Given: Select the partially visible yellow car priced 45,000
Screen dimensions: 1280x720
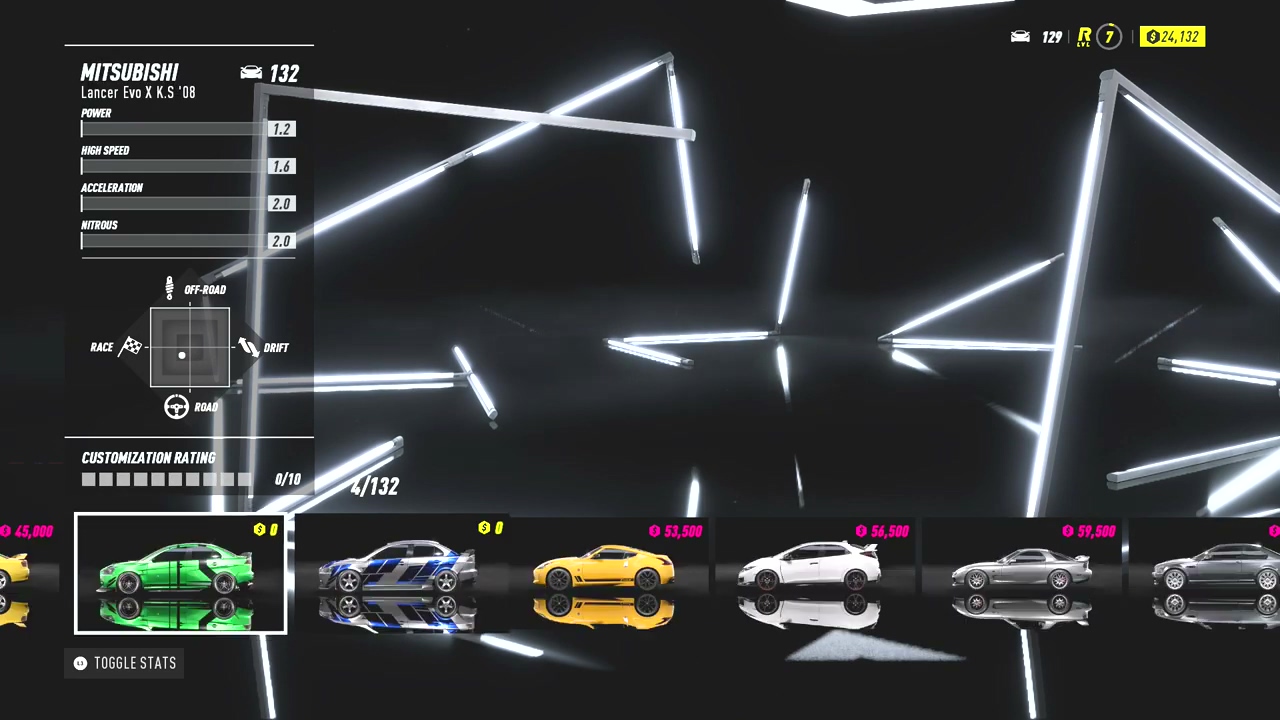Looking at the screenshot, I should coord(14,571).
